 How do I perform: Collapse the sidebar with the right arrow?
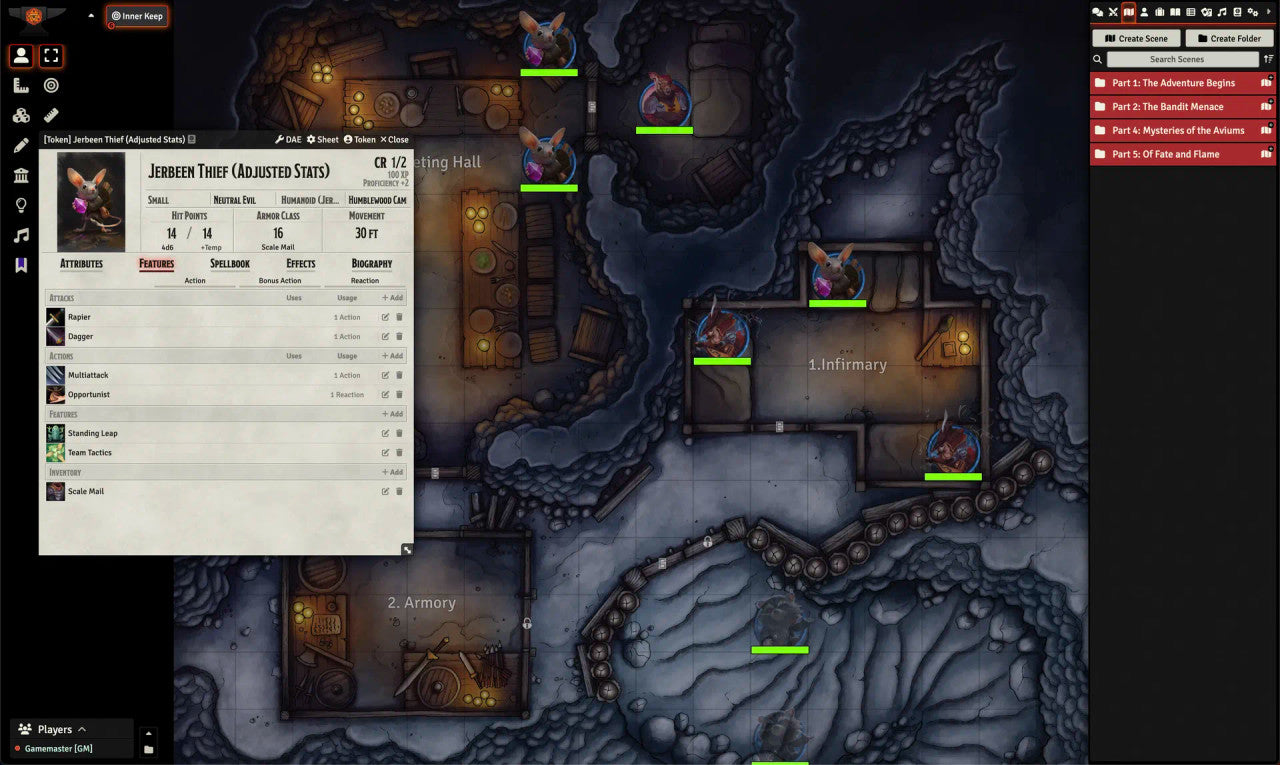click(x=1268, y=12)
